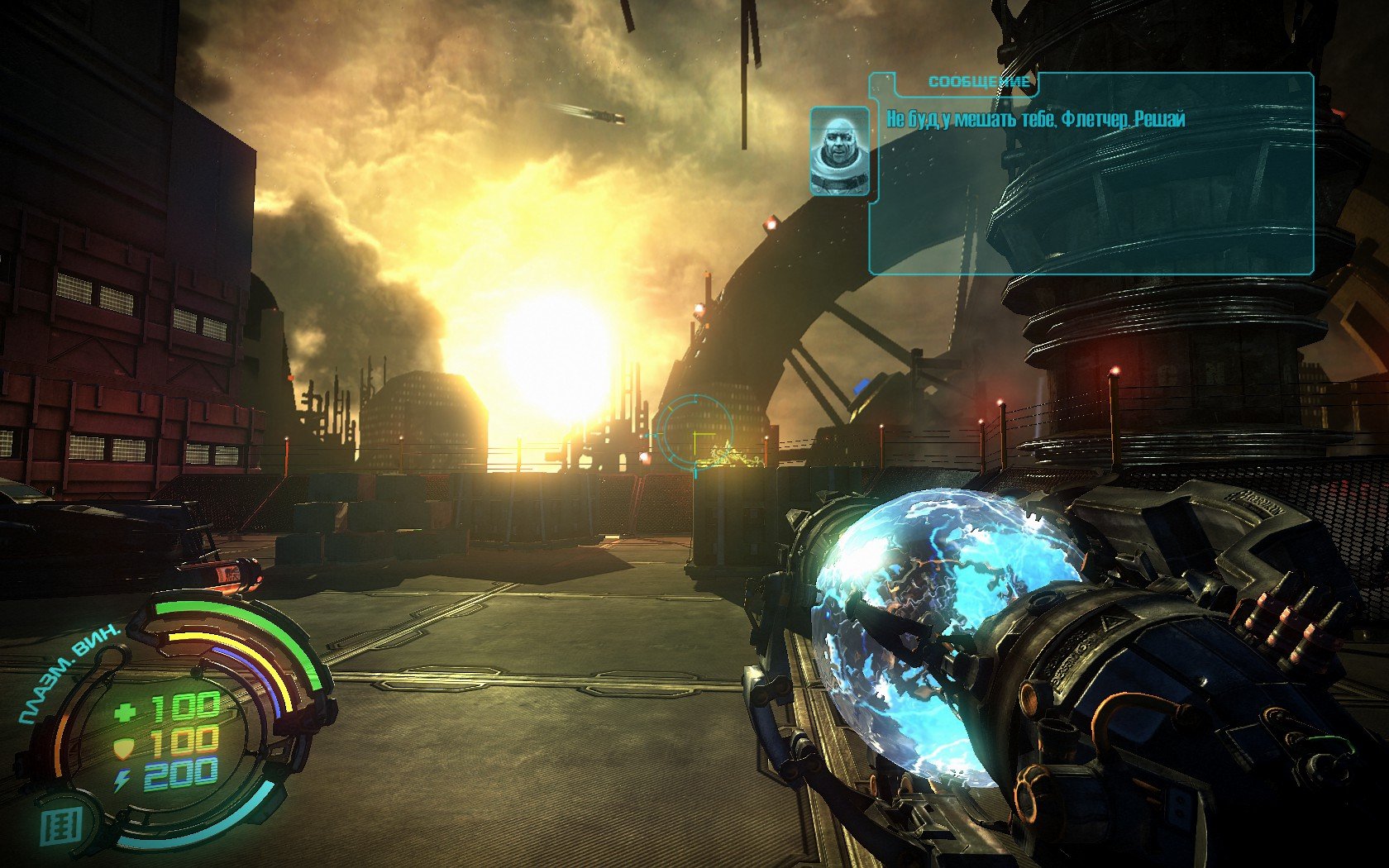Click the speaker portrait in the message box

point(839,151)
